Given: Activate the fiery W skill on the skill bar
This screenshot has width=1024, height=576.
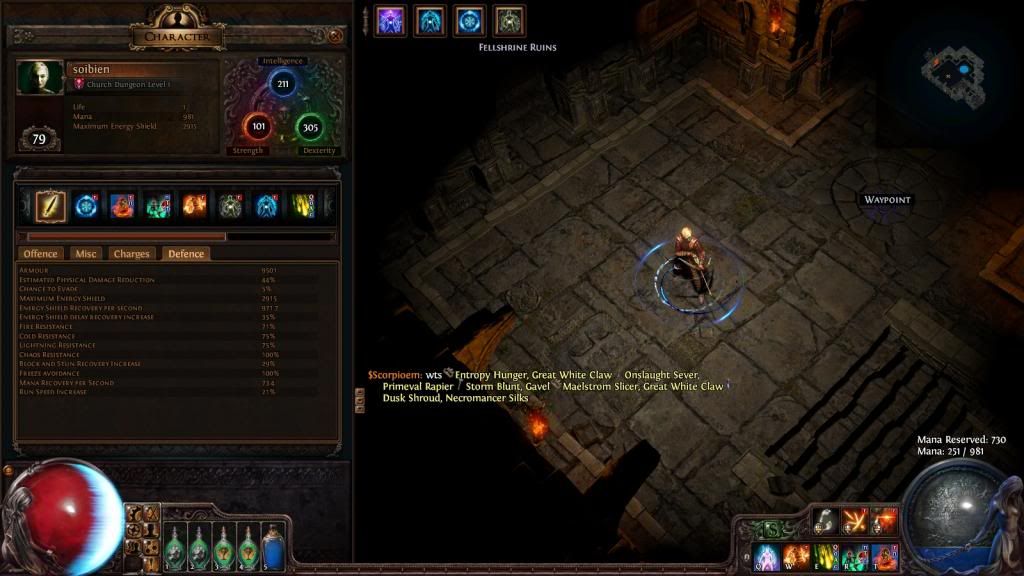Looking at the screenshot, I should tap(796, 556).
